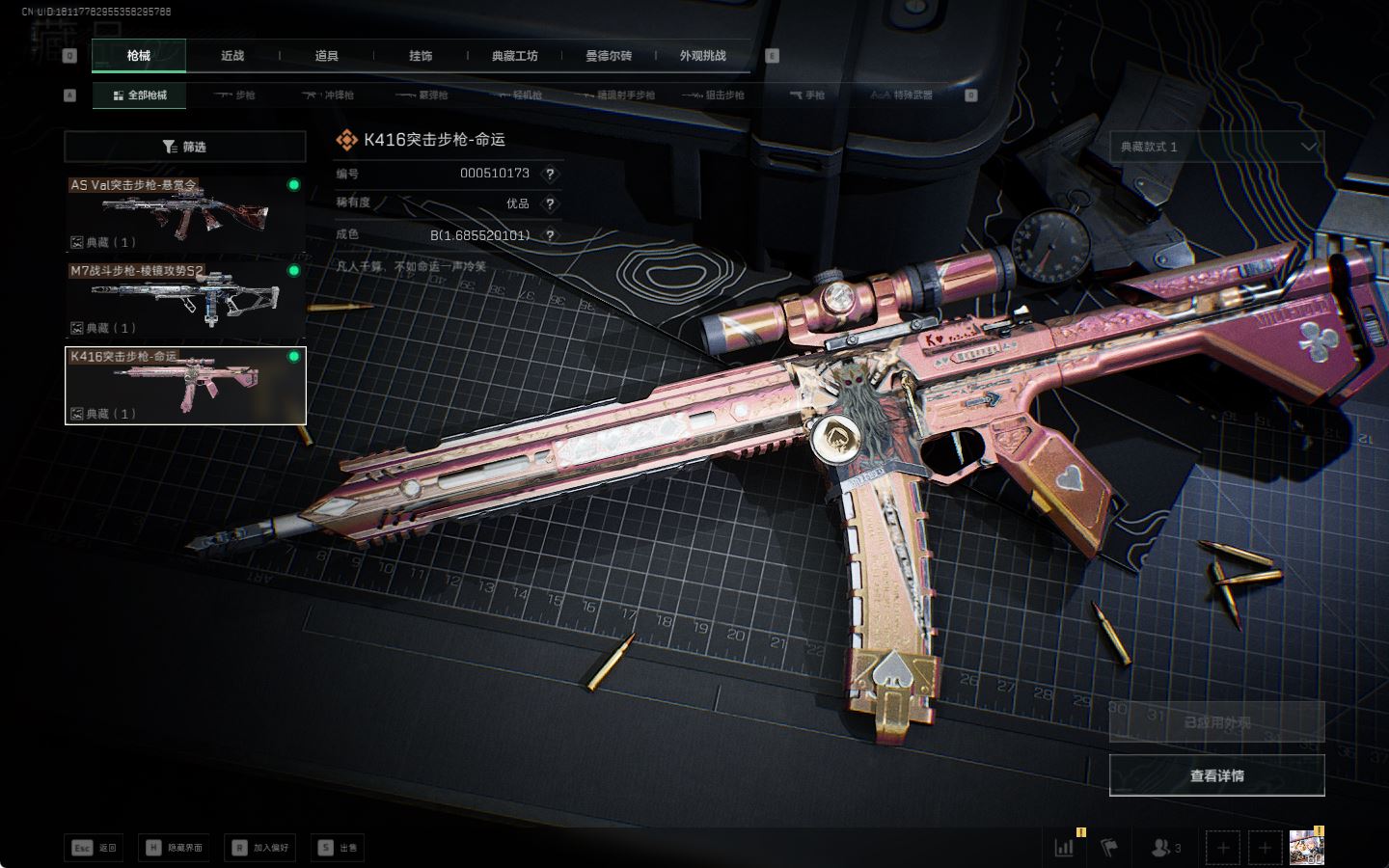The height and width of the screenshot is (868, 1389).
Task: Choose the M7战斗步枪 棱镜攻势S2 skin
Action: click(185, 299)
